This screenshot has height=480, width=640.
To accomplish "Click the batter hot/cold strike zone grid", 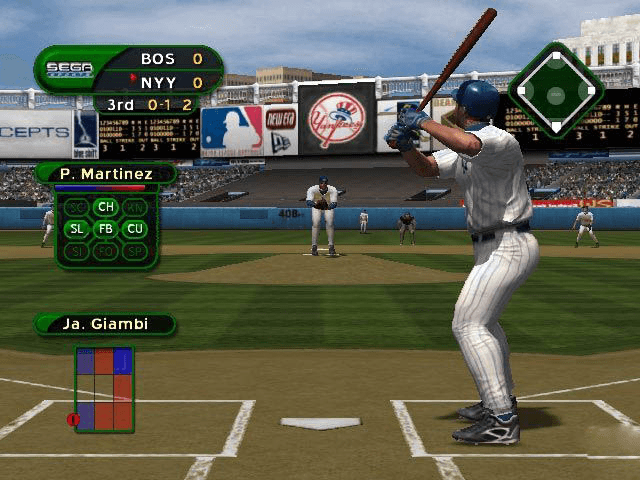I will tap(104, 389).
